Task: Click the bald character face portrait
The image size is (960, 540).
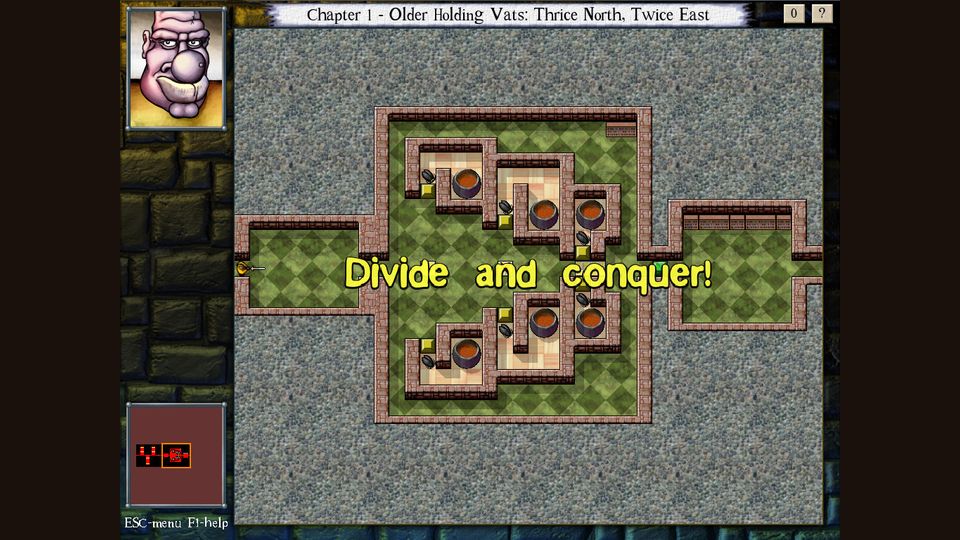Action: coord(176,68)
